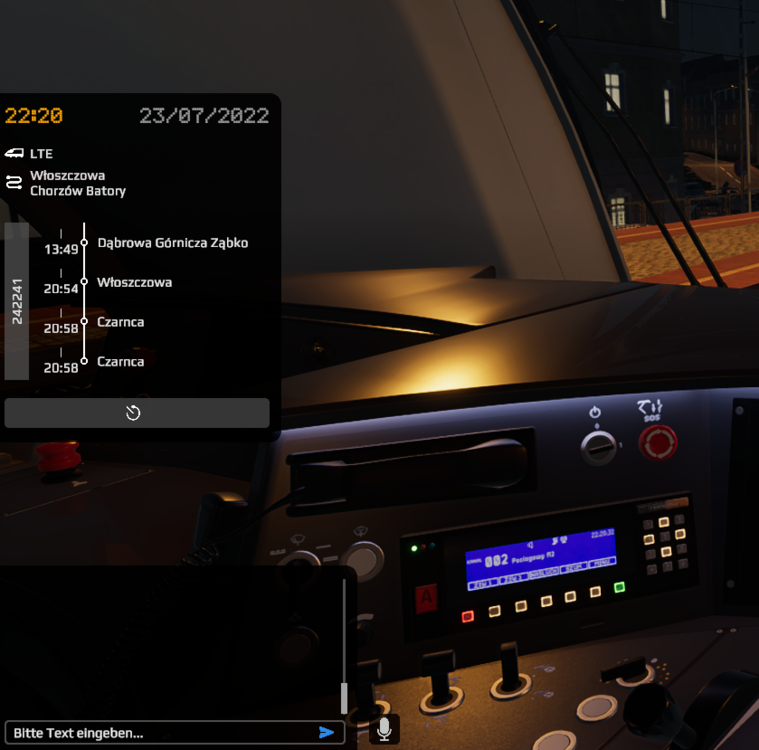Image resolution: width=759 pixels, height=750 pixels.
Task: Select the Włoszczowa timetable stop
Action: tap(134, 283)
